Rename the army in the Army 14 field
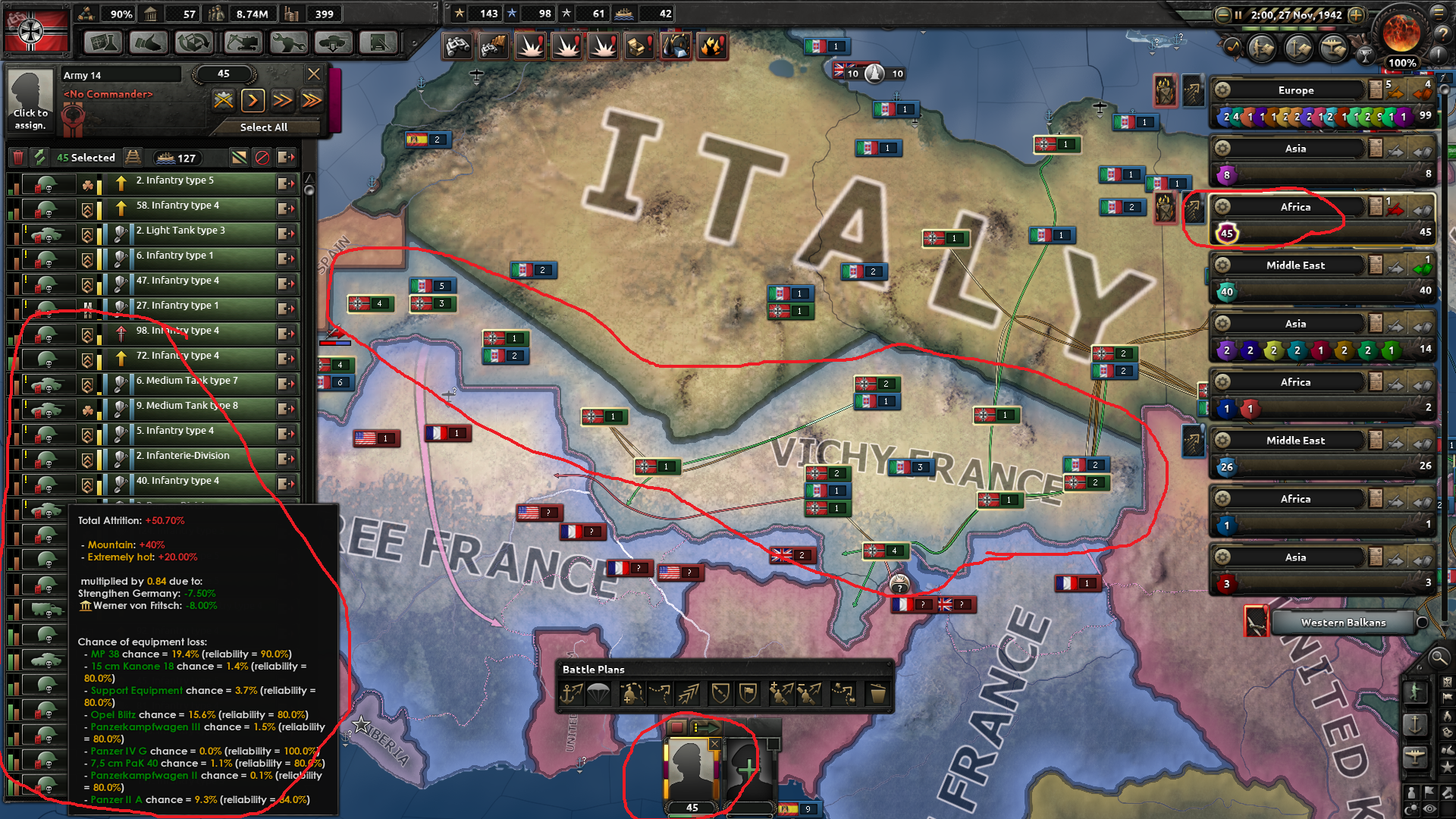Screen dimensions: 1456x819 (x=121, y=74)
